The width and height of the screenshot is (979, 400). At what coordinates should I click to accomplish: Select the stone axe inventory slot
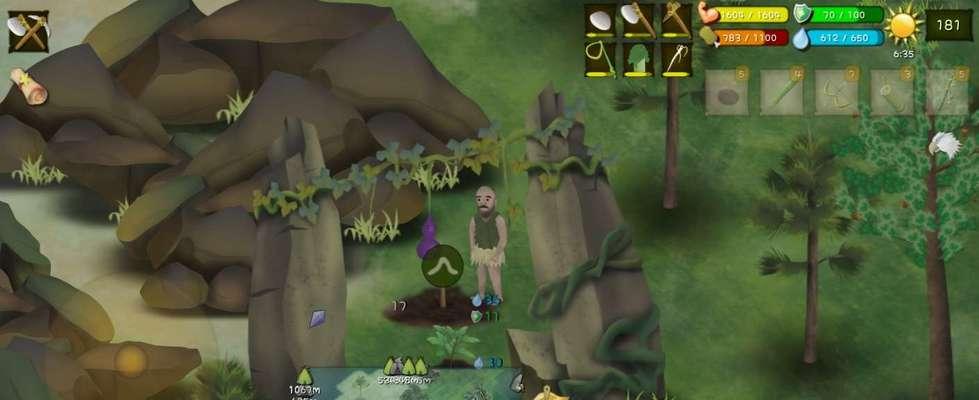click(x=637, y=20)
